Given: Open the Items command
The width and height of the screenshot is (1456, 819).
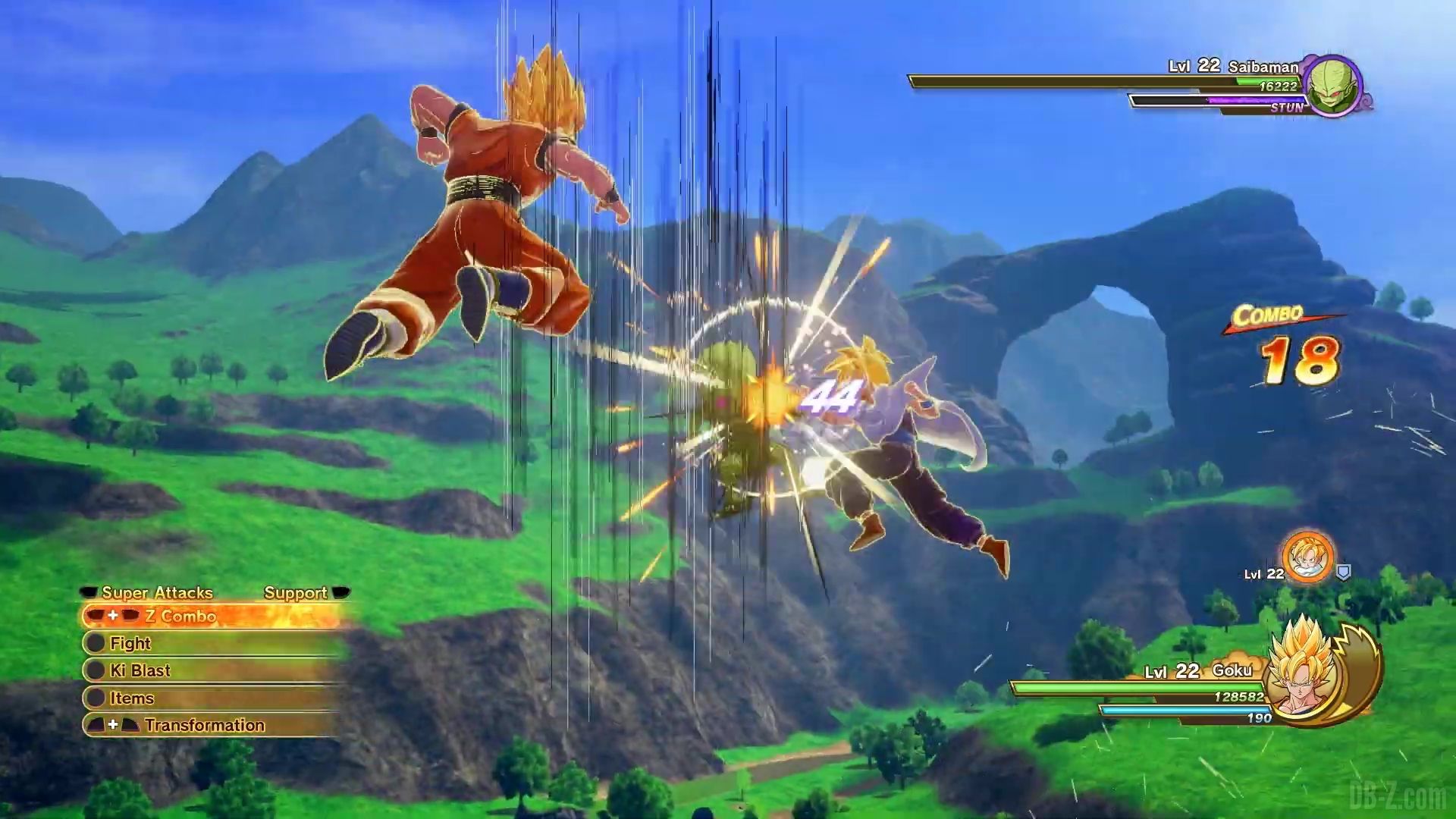Looking at the screenshot, I should (132, 698).
